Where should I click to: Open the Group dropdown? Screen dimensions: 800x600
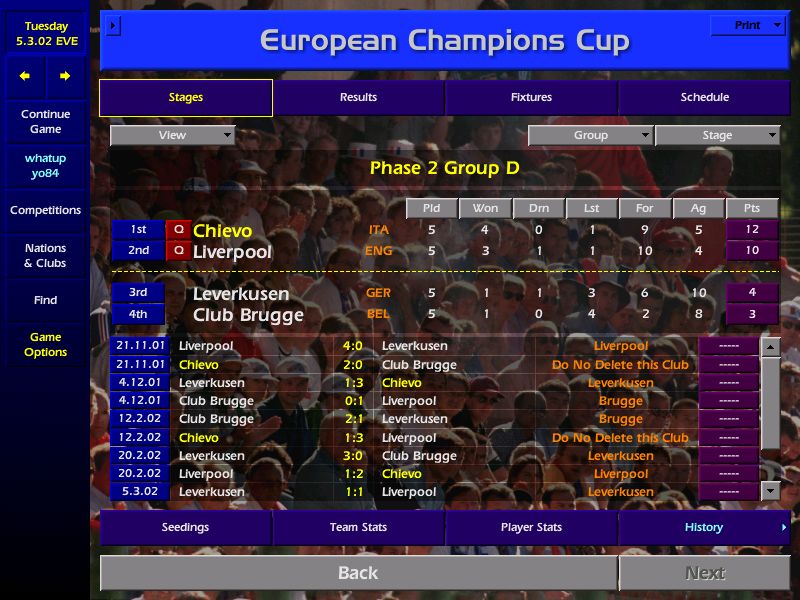pyautogui.click(x=590, y=135)
